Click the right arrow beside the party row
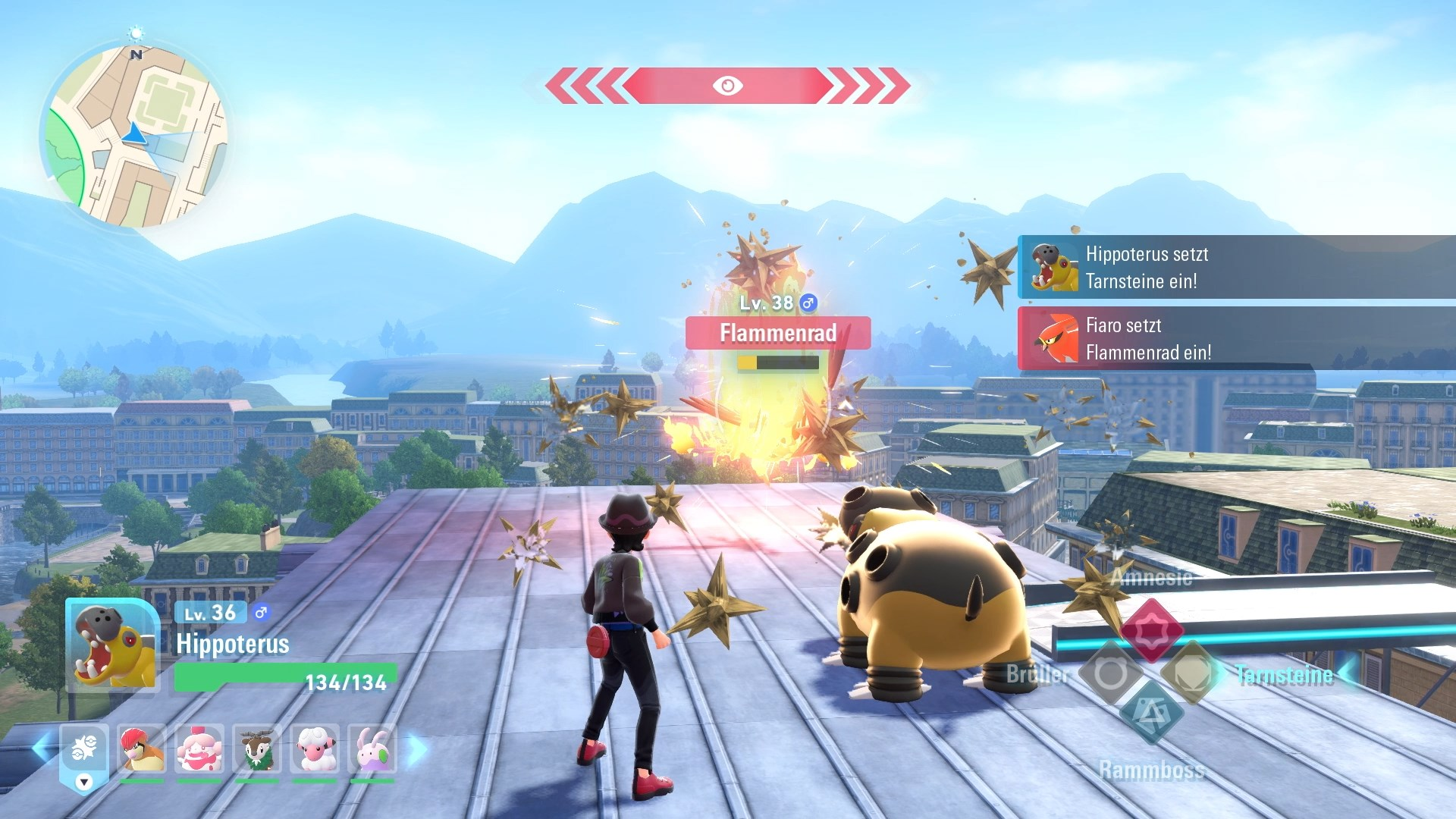Viewport: 1456px width, 819px height. 416,749
